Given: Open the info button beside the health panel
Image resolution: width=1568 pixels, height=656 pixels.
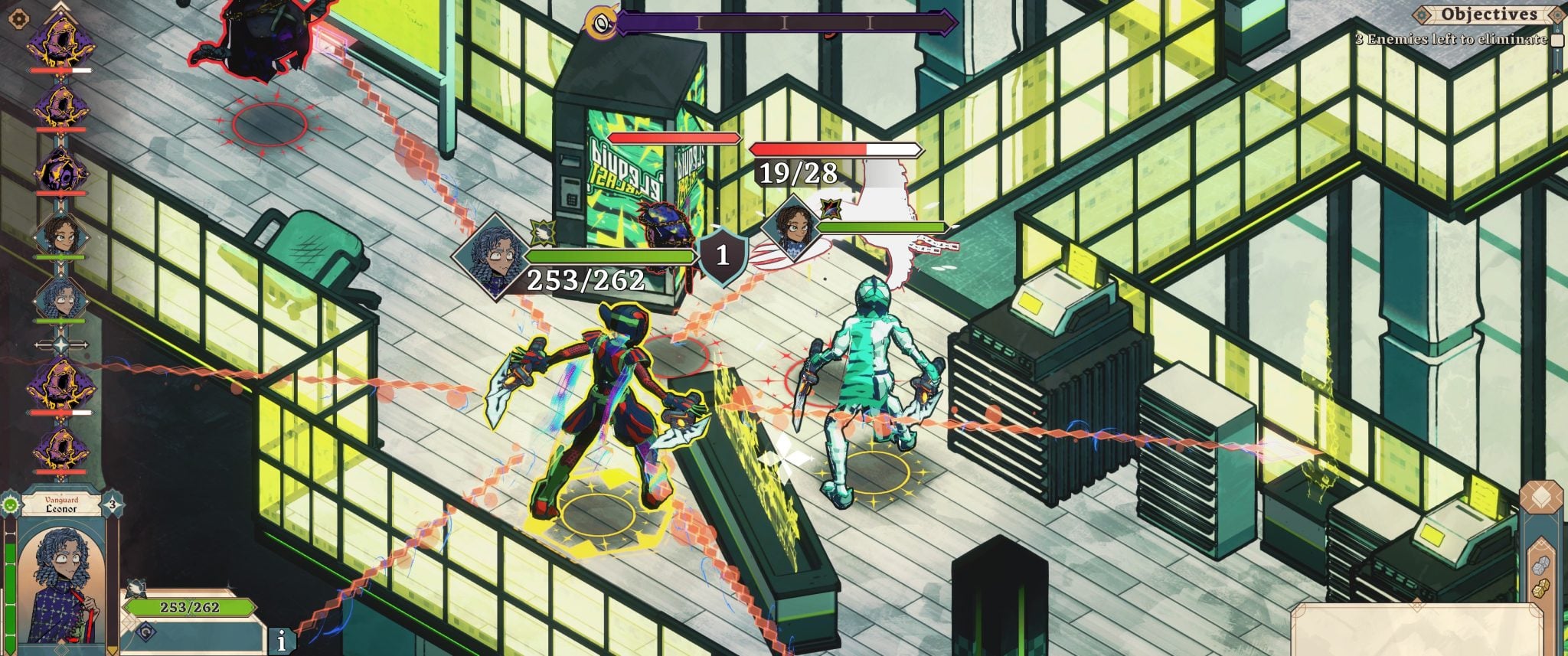Looking at the screenshot, I should [x=282, y=641].
